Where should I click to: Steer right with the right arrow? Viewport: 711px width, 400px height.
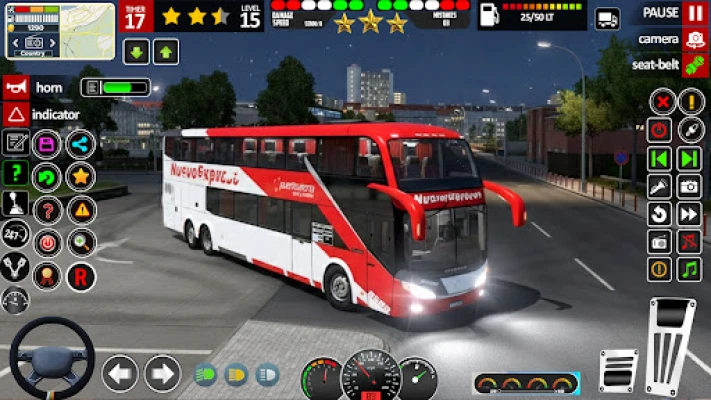[x=162, y=373]
